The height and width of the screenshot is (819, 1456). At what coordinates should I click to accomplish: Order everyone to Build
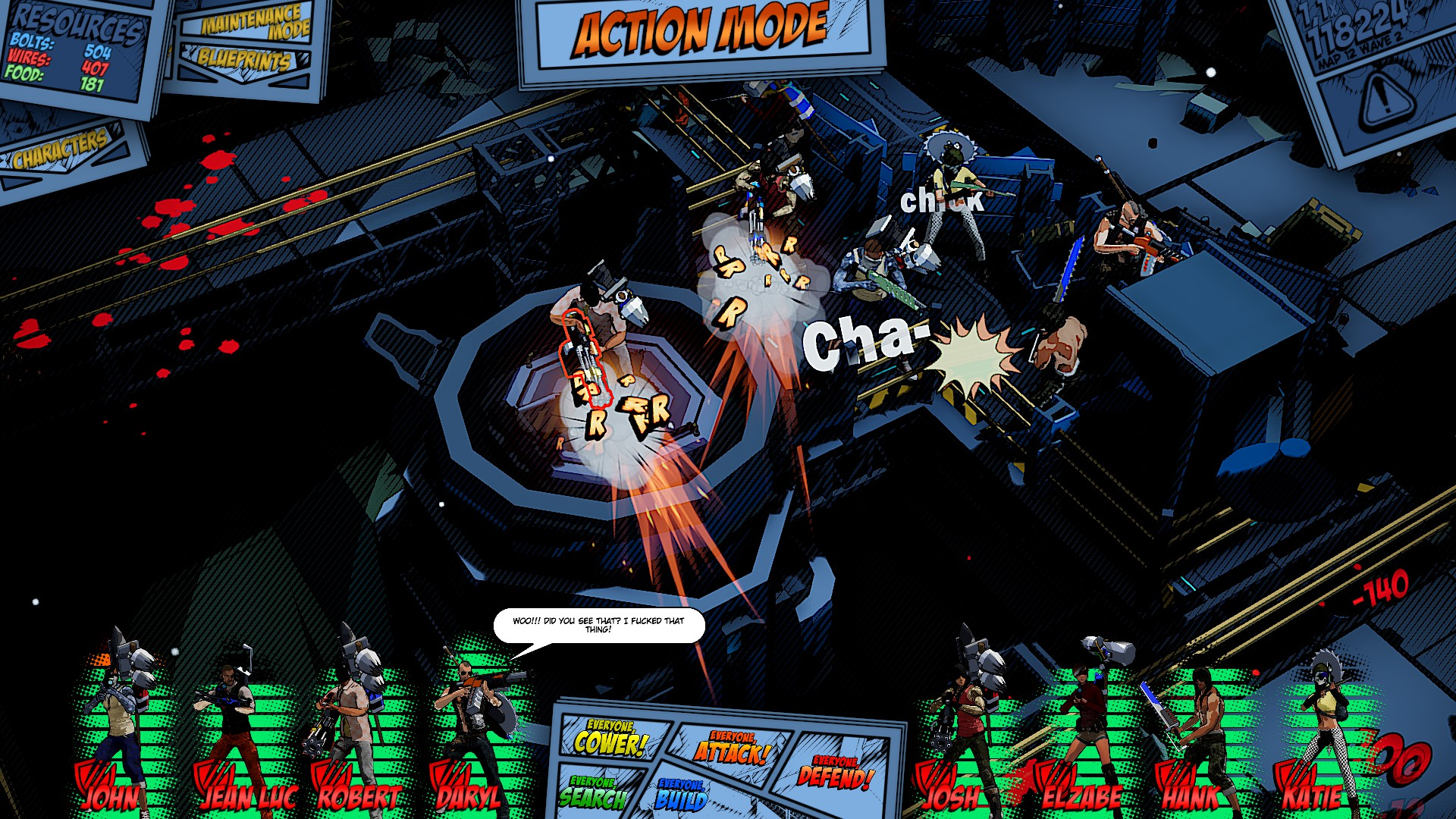[681, 795]
